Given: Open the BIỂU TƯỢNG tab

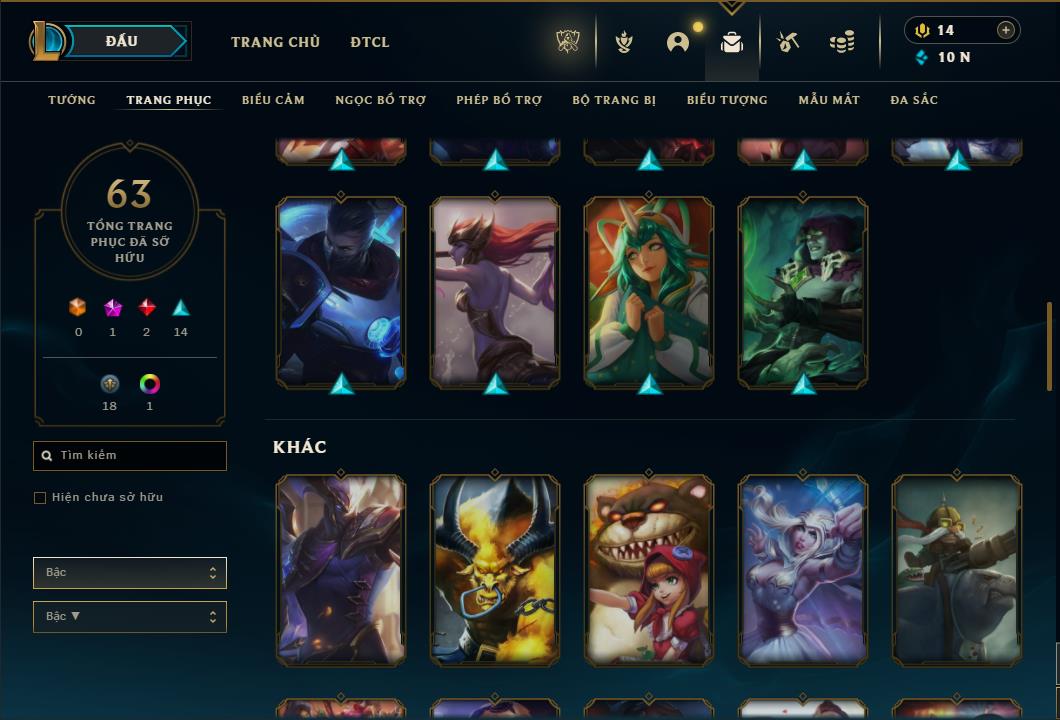Looking at the screenshot, I should click(x=727, y=100).
